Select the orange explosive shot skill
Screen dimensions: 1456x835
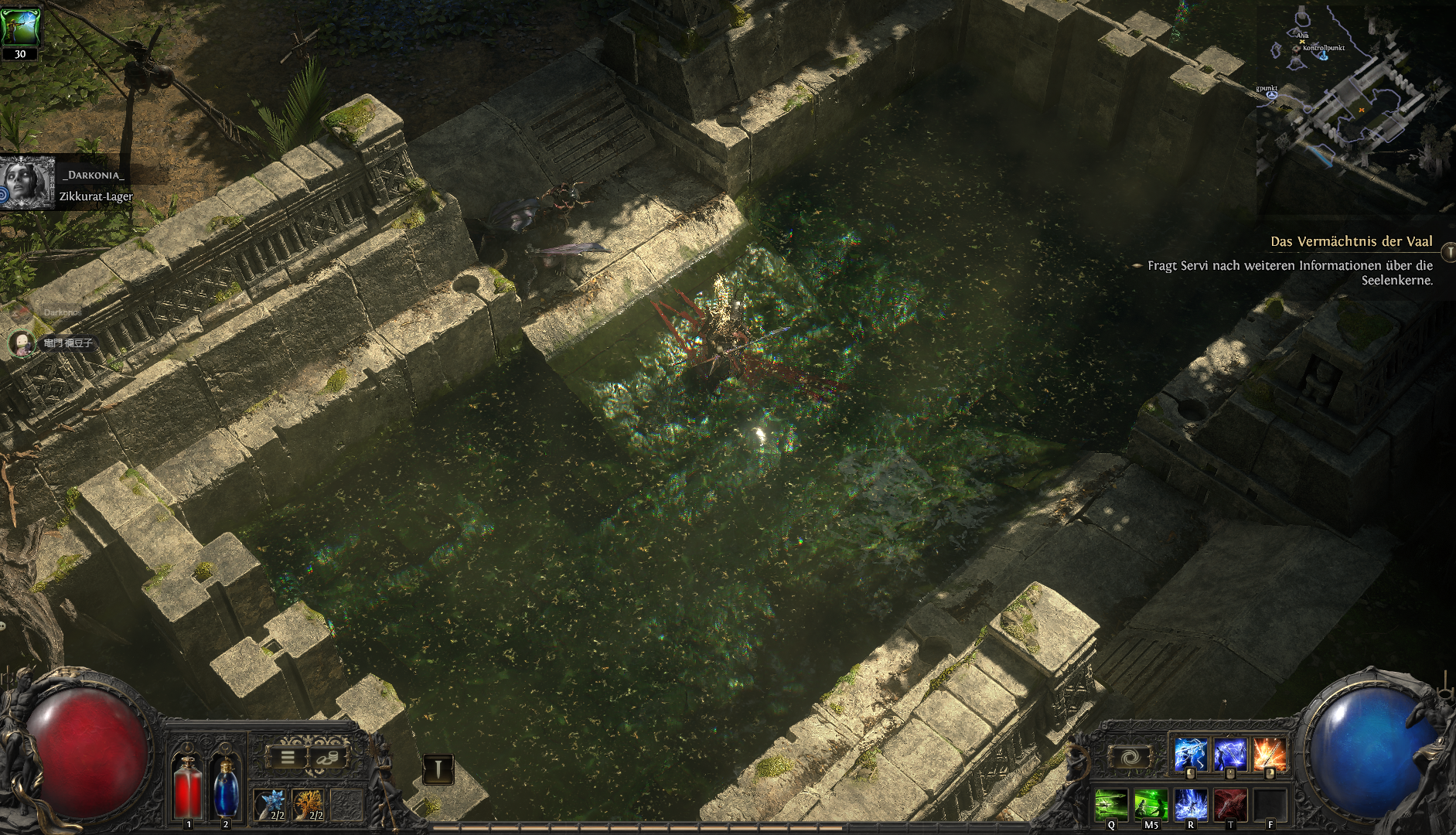[x=1269, y=755]
